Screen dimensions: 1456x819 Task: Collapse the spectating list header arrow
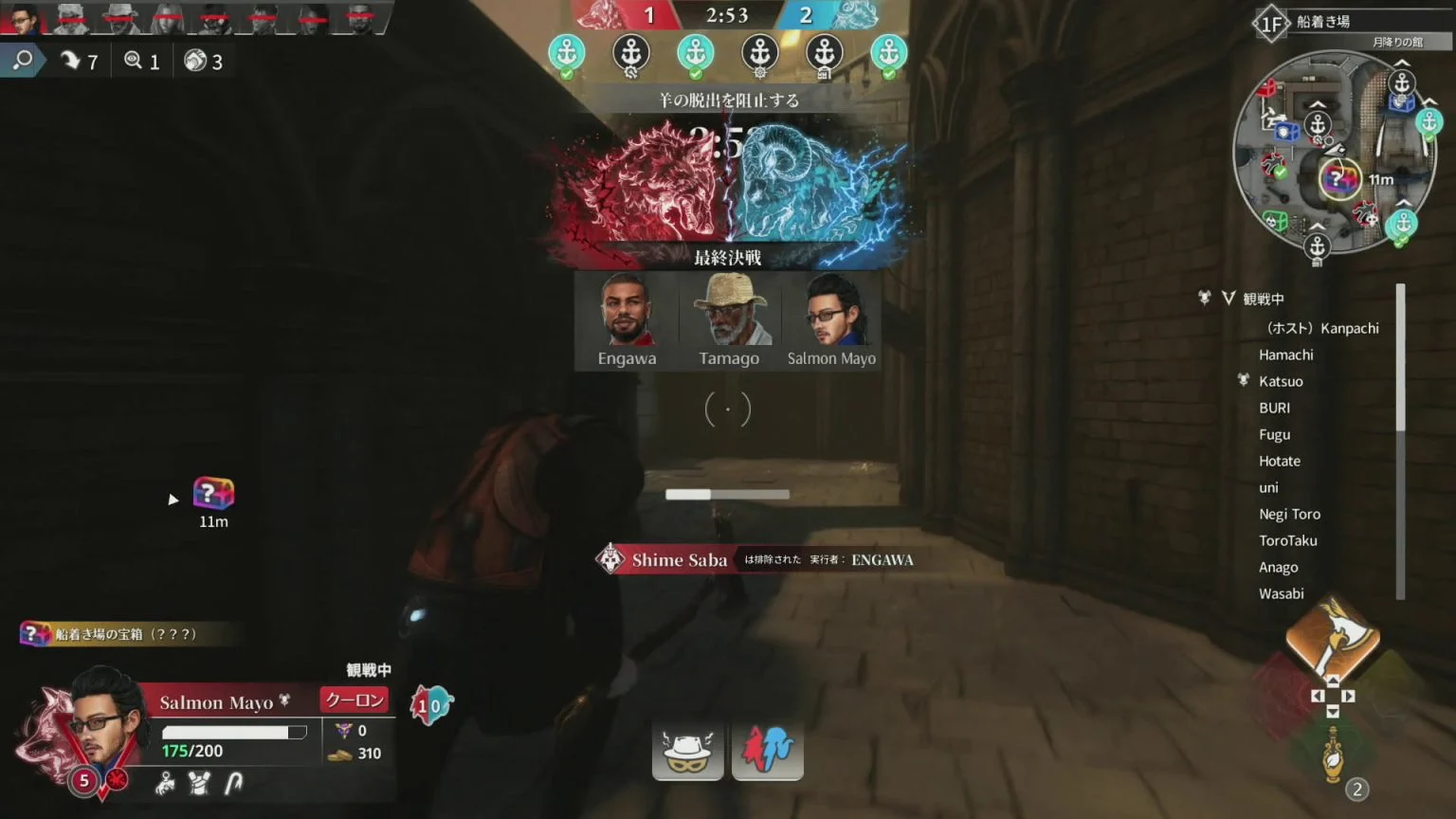pos(1228,299)
